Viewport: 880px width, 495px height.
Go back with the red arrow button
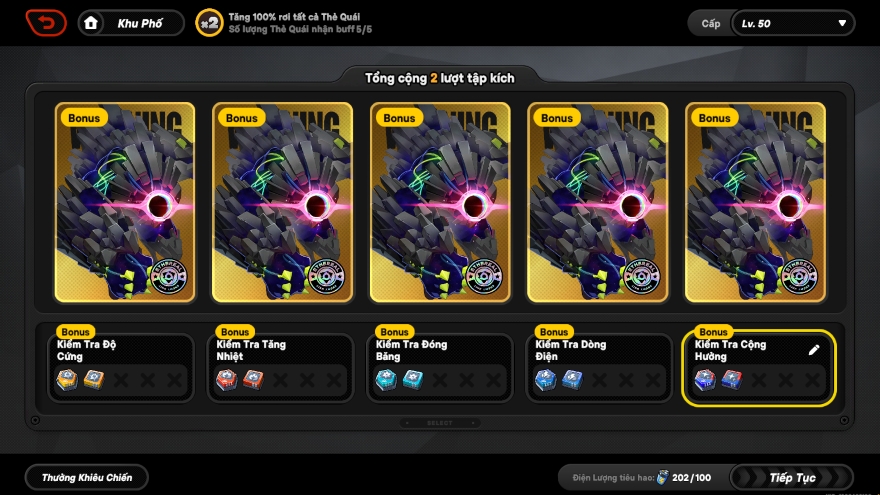[46, 22]
